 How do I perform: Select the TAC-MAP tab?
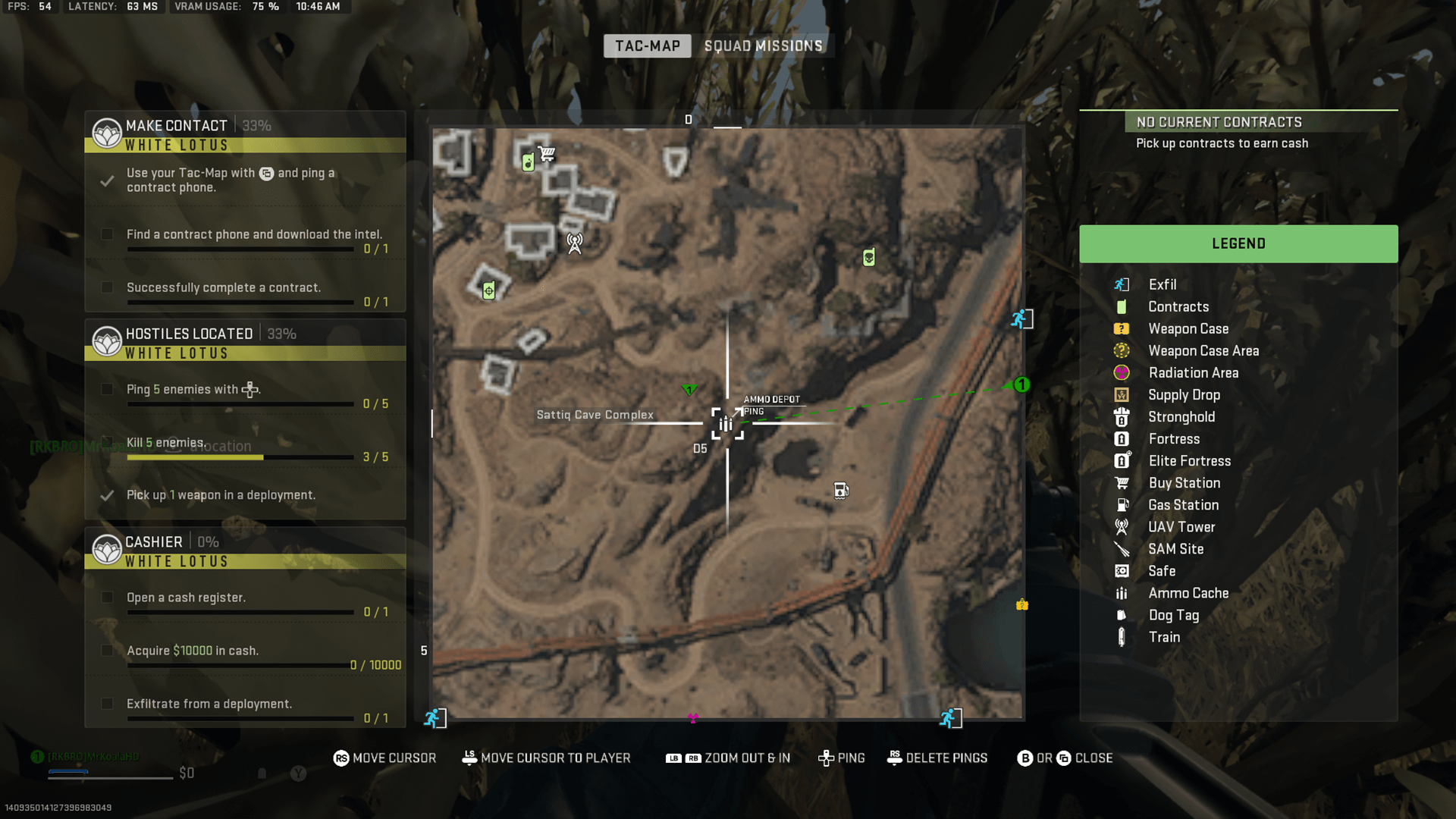pyautogui.click(x=646, y=45)
